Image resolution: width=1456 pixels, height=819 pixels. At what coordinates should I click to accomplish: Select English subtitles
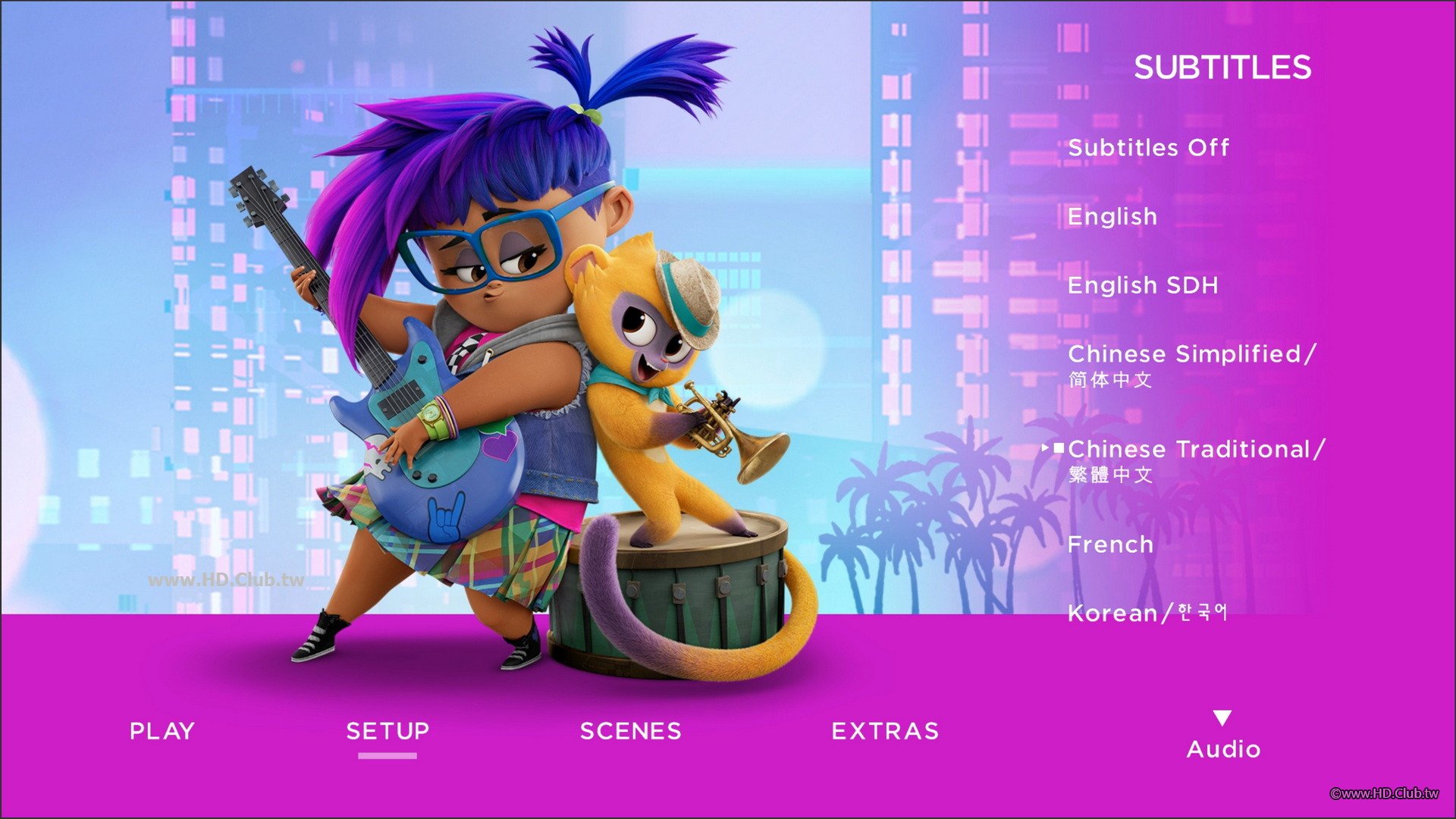pyautogui.click(x=1112, y=217)
